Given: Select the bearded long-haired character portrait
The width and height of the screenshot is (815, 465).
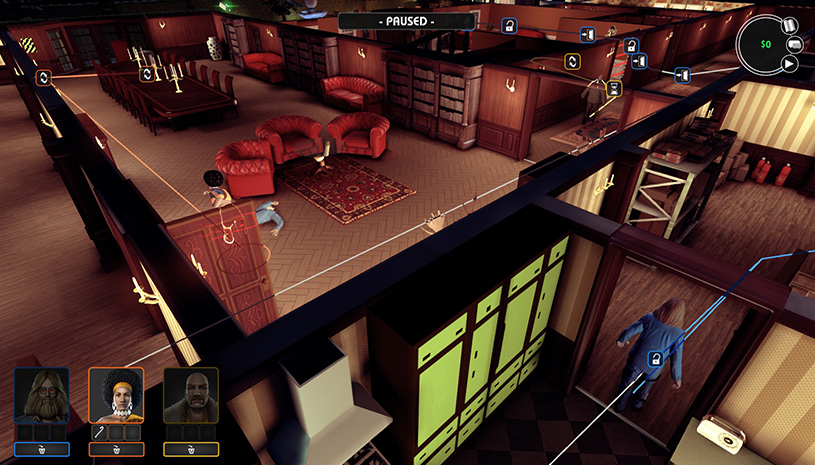Looking at the screenshot, I should (x=41, y=395).
